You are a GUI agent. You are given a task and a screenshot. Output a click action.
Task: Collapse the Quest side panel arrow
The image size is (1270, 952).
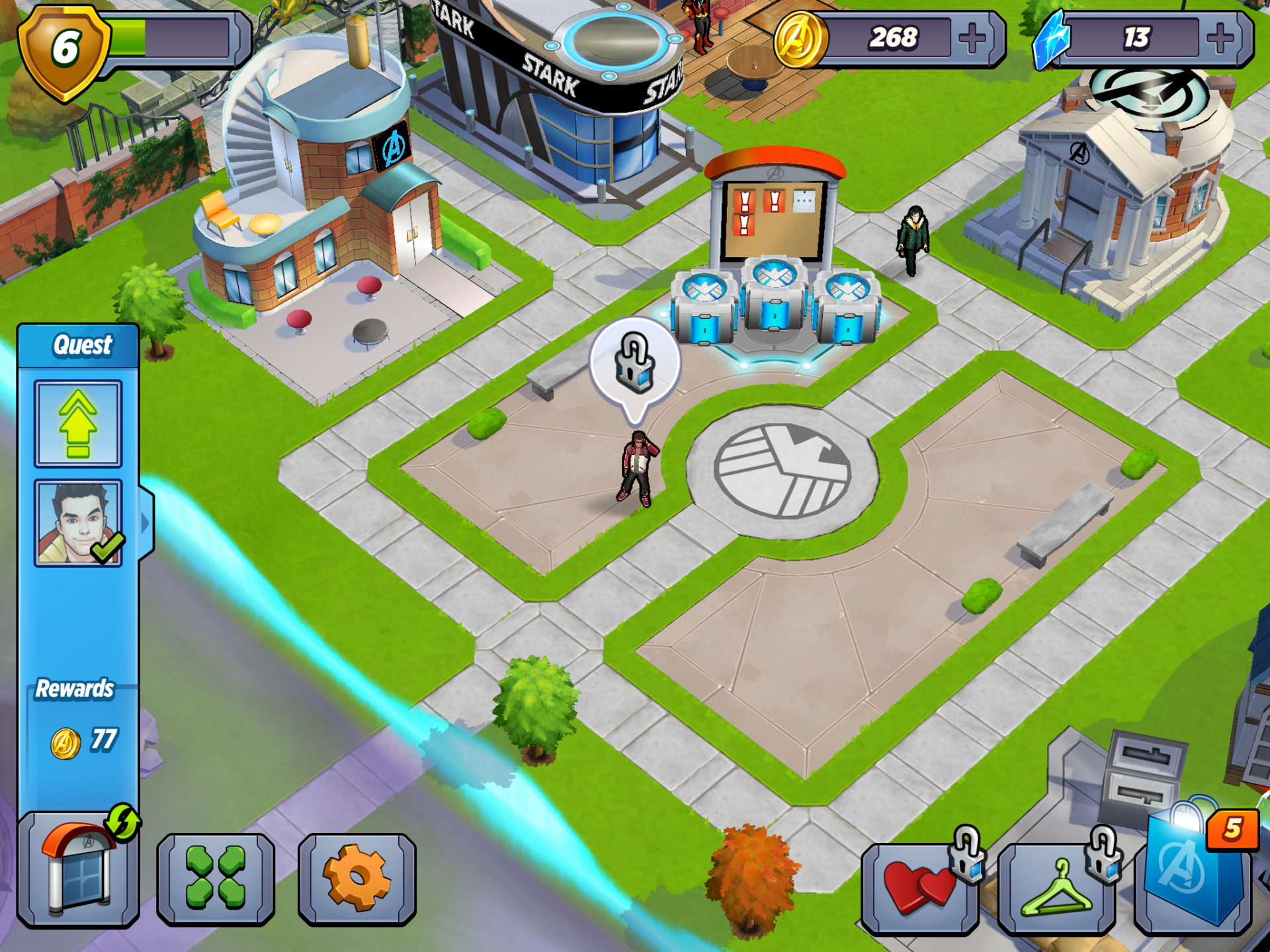[146, 523]
